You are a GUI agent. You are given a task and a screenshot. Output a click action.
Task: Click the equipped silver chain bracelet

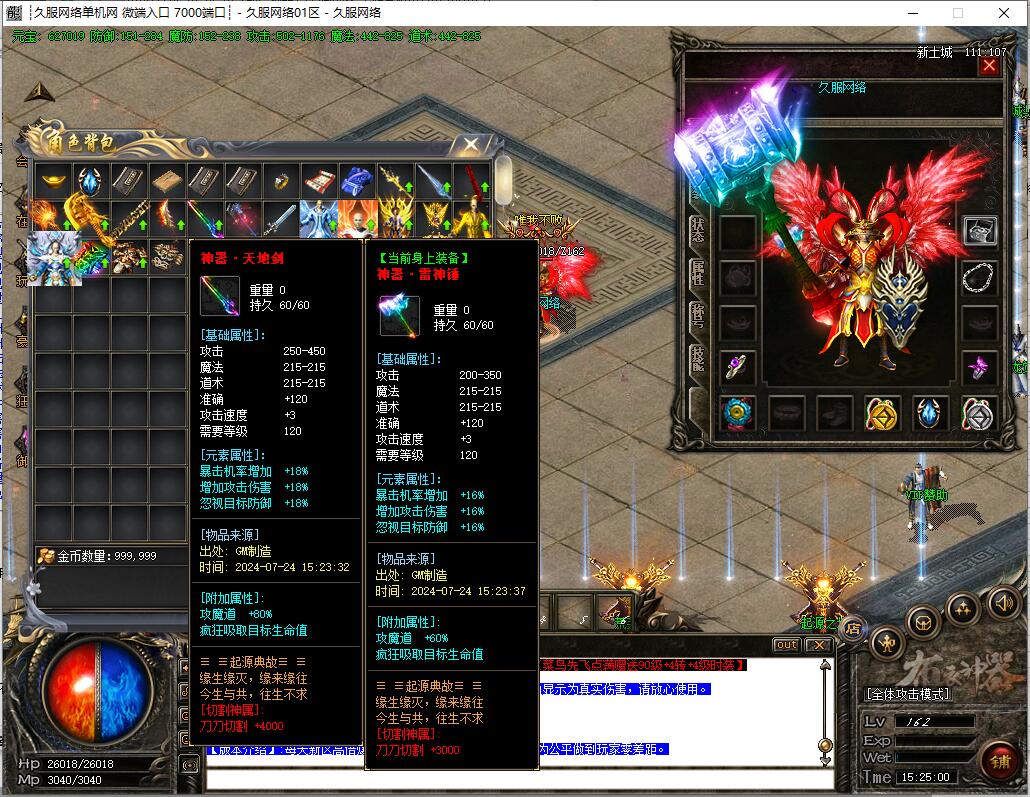pos(979,276)
